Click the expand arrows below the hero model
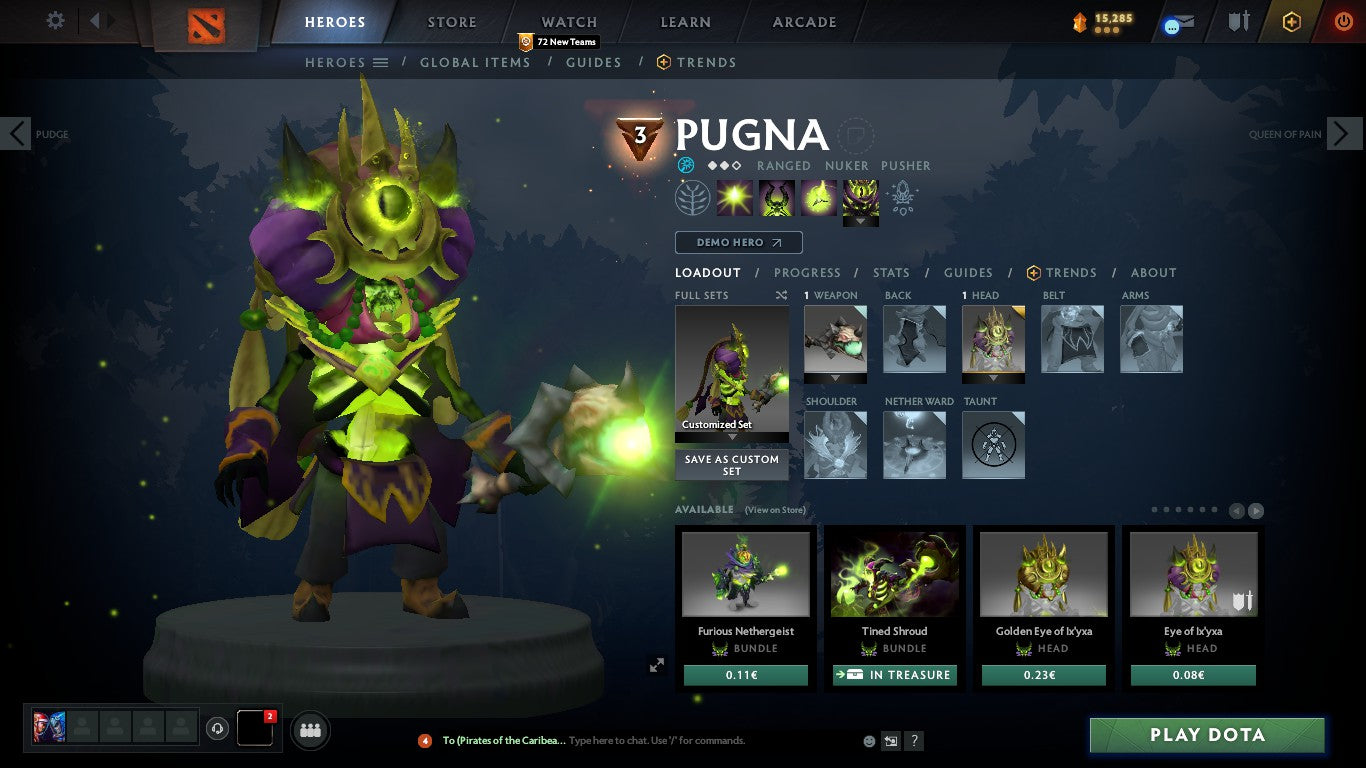The width and height of the screenshot is (1366, 768). pyautogui.click(x=657, y=664)
